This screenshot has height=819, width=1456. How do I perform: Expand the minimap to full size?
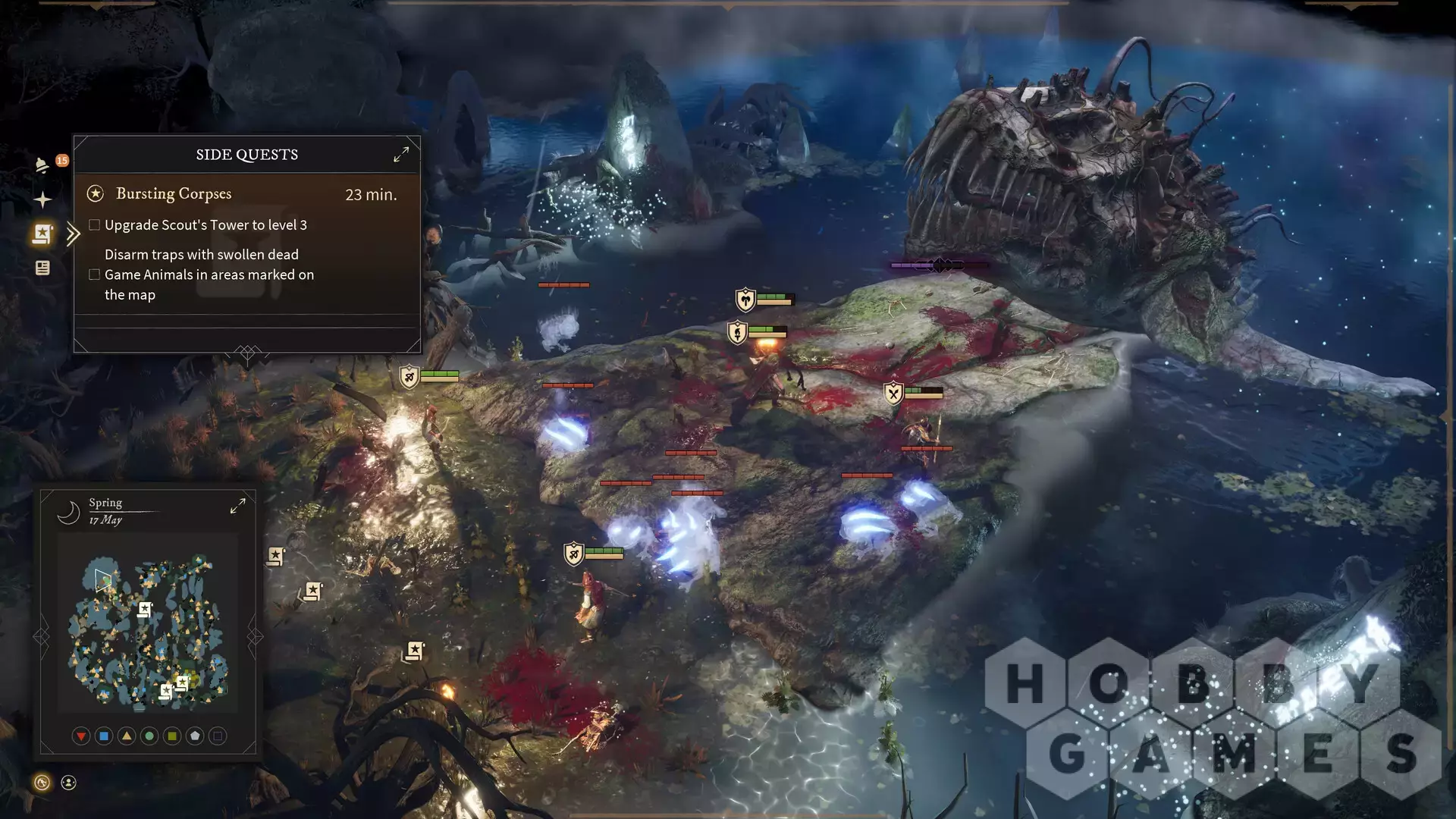[x=237, y=506]
